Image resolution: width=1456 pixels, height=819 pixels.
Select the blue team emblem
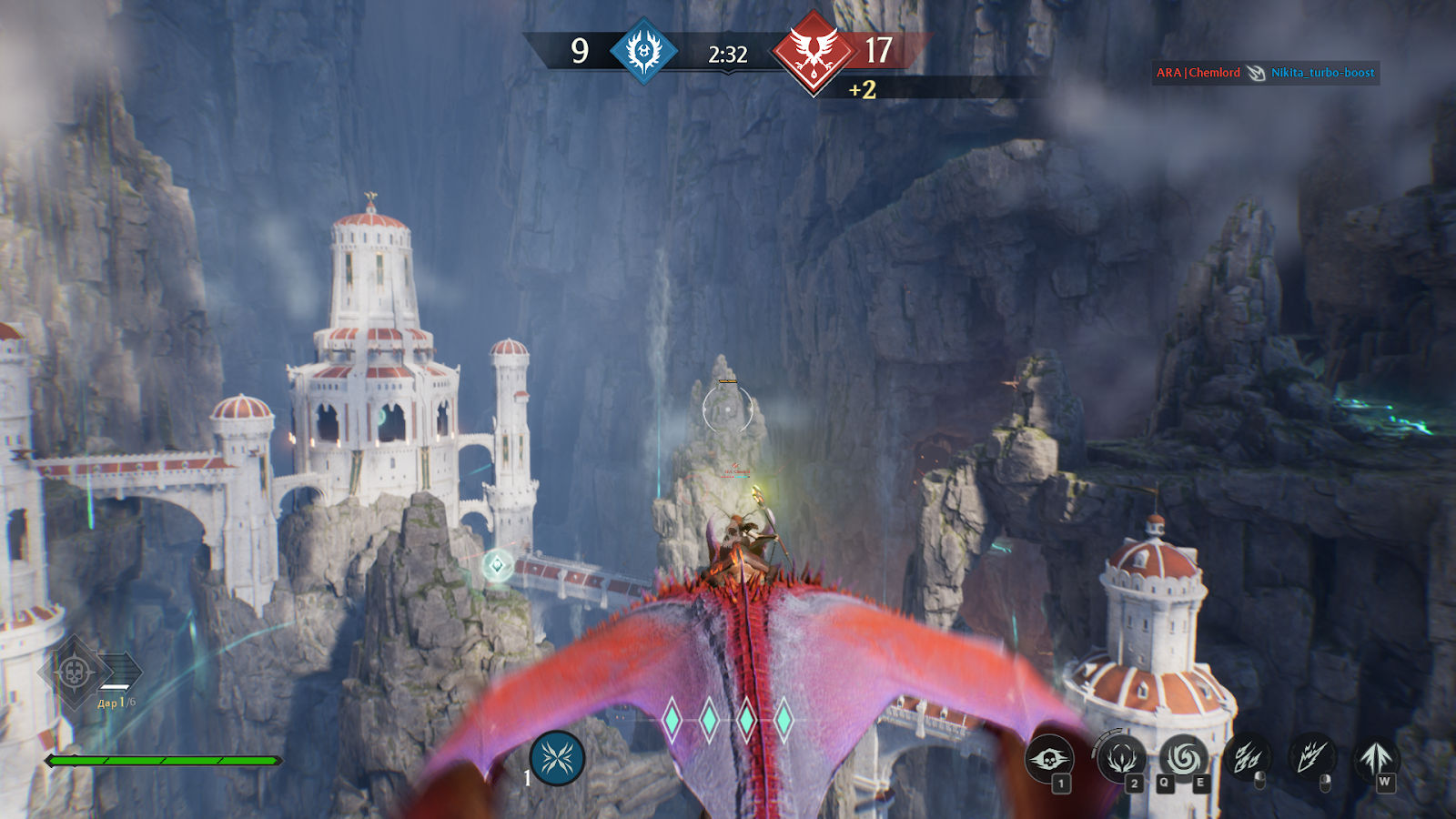point(643,51)
